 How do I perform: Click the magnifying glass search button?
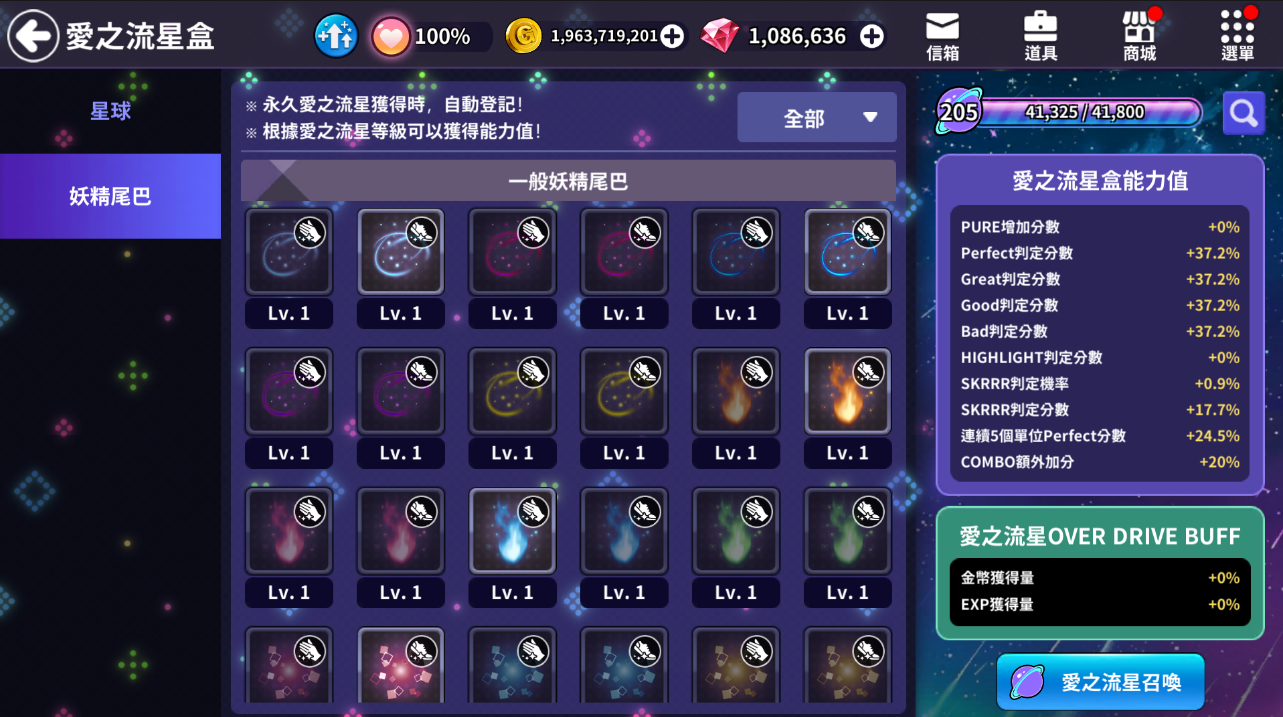coord(1243,113)
